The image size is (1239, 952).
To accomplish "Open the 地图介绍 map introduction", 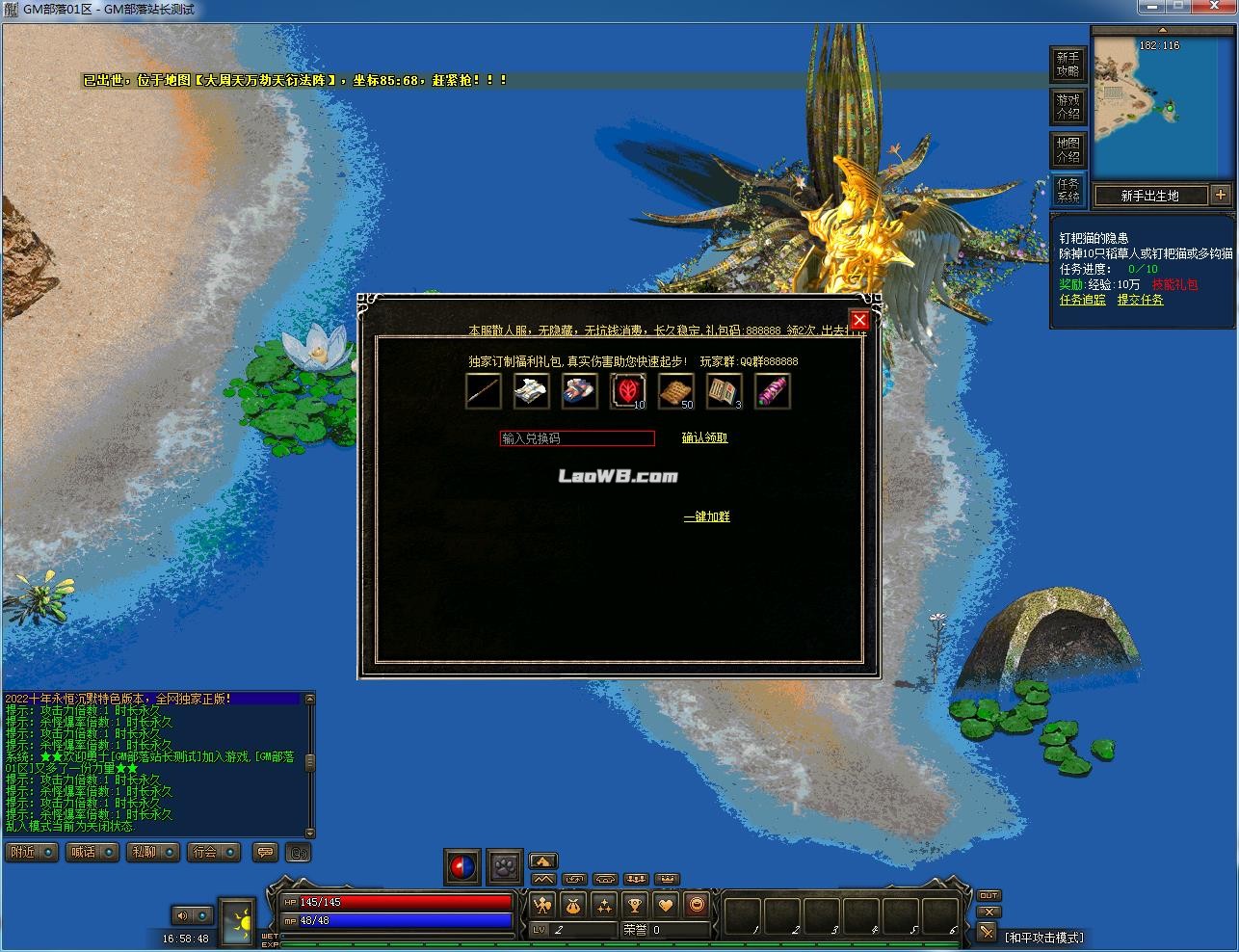I will 1068,149.
